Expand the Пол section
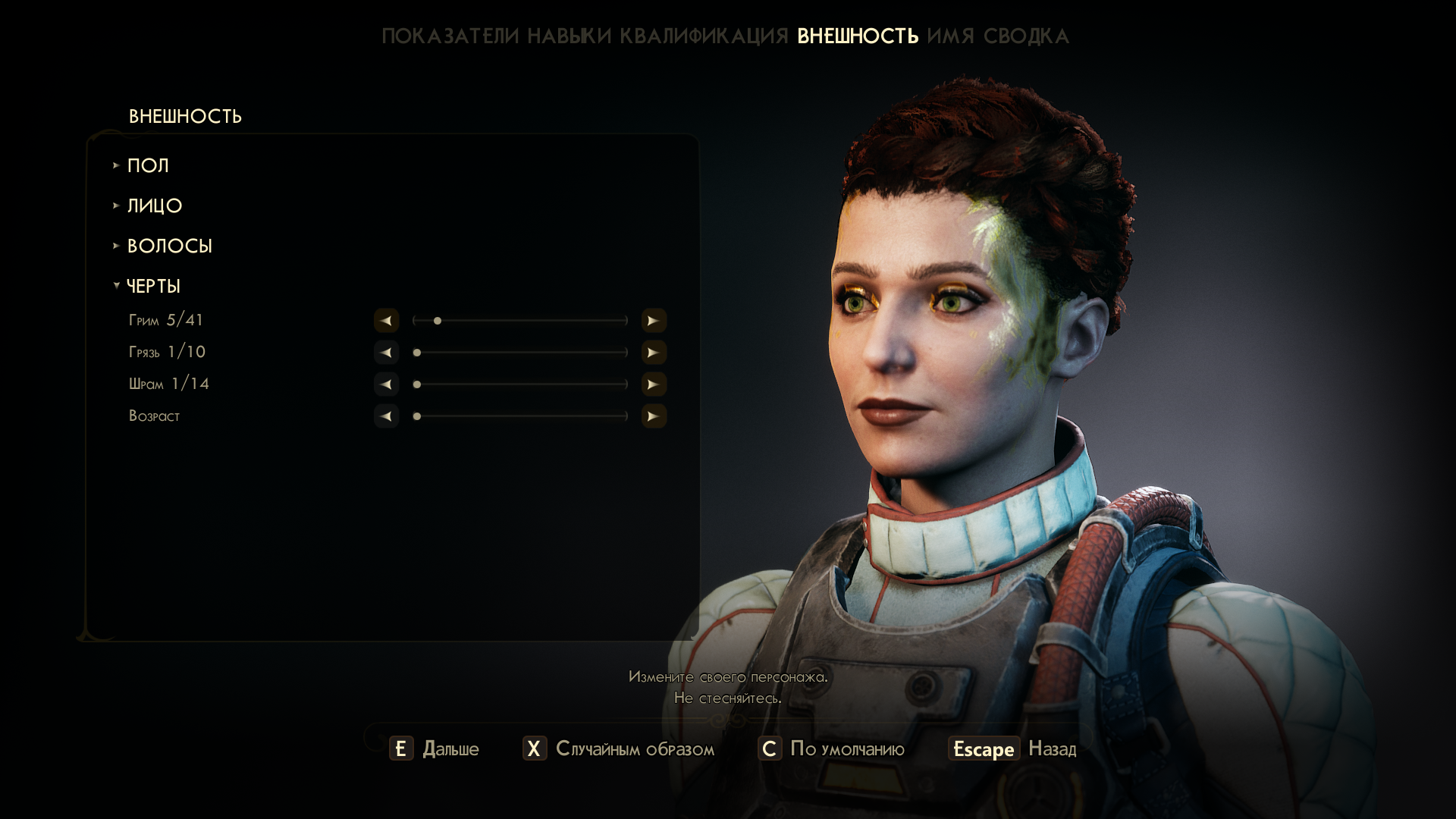Image resolution: width=1456 pixels, height=819 pixels. tap(148, 165)
